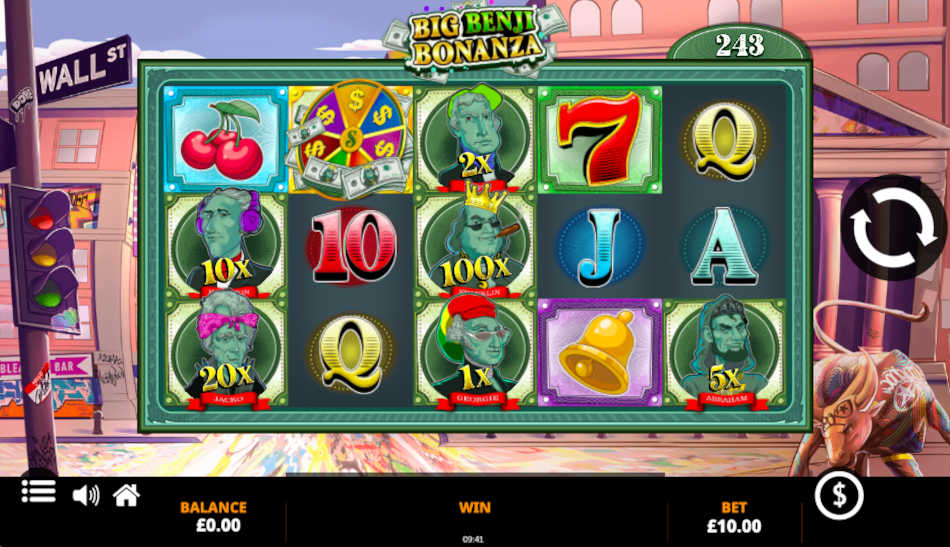Spin the reels with the circular arrows button
The height and width of the screenshot is (547, 950).
coord(892,228)
